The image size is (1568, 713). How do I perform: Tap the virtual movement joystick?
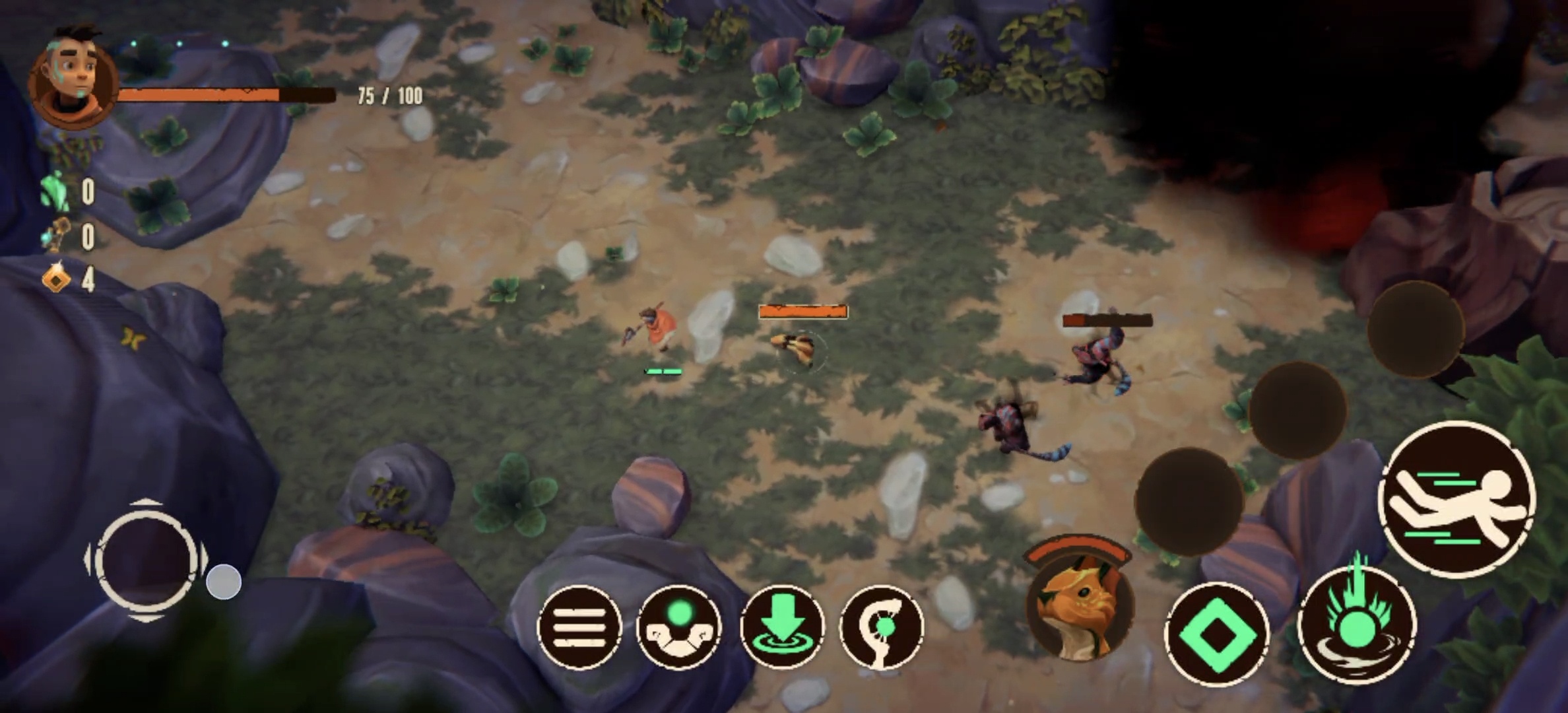click(x=146, y=561)
